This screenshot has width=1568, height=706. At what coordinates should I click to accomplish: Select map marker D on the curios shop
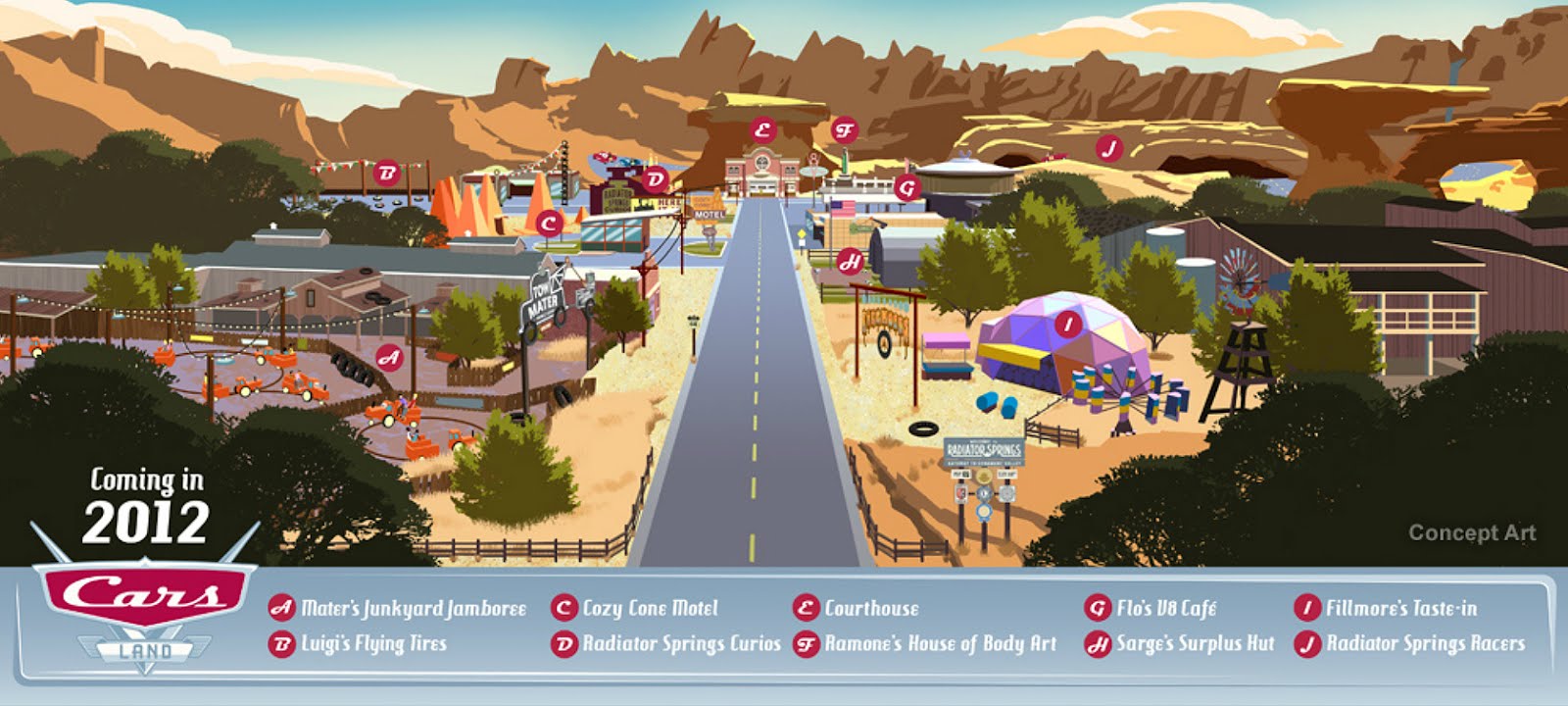656,178
